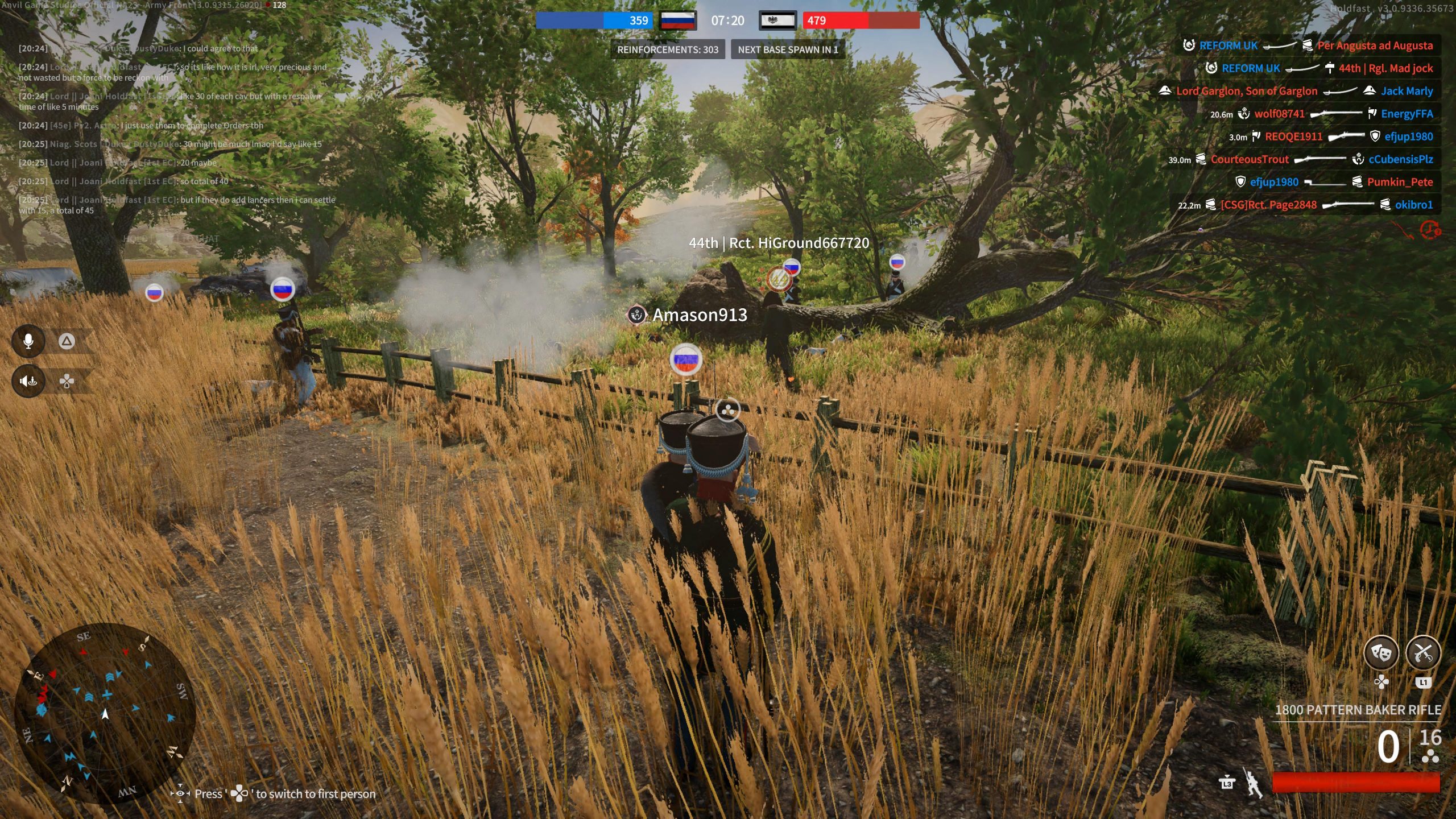Open the circular compass minimap
The image size is (1456, 819).
(105, 714)
